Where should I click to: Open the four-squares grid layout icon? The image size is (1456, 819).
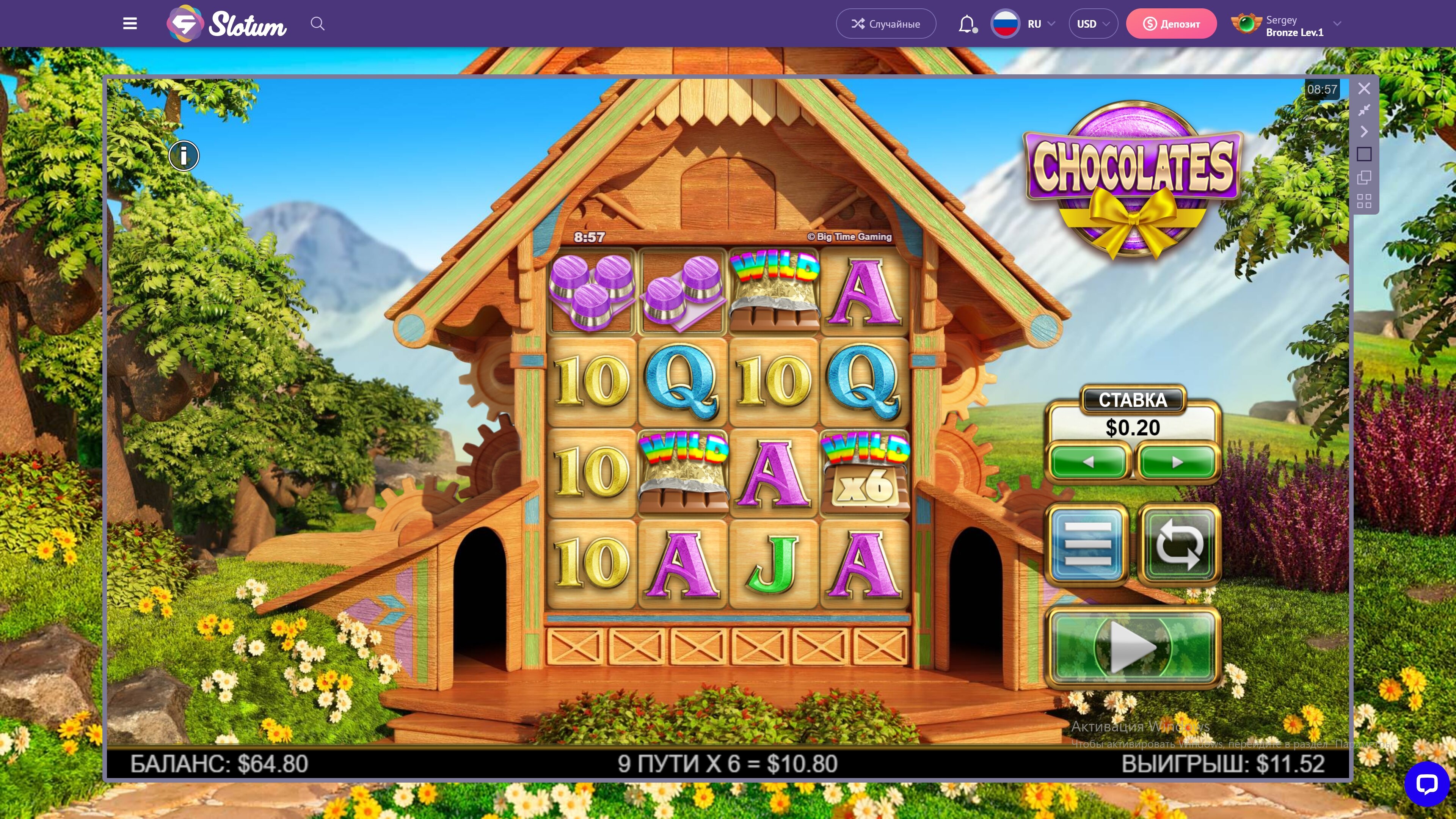1364,201
